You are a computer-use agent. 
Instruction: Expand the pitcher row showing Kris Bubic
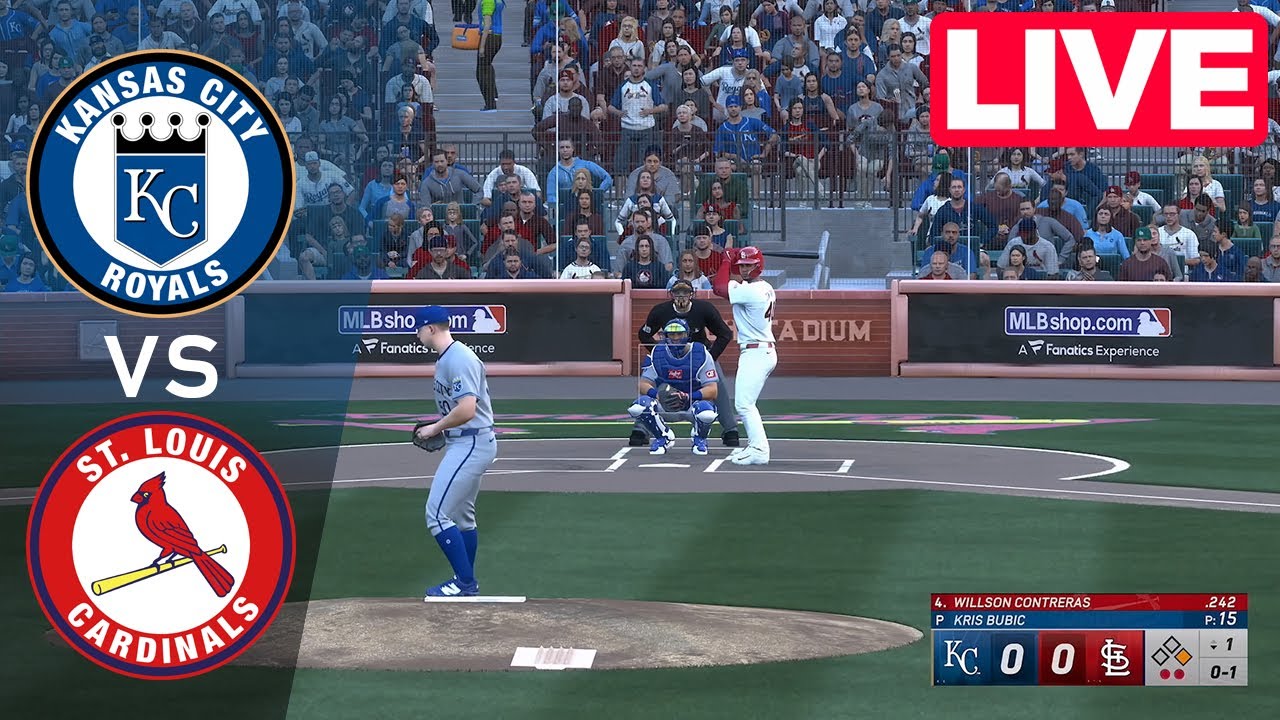click(x=990, y=618)
